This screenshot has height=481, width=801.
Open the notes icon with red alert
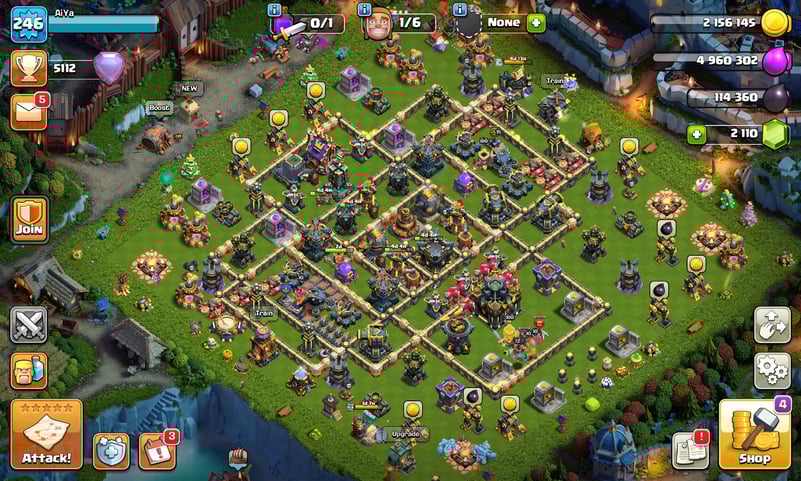690,449
